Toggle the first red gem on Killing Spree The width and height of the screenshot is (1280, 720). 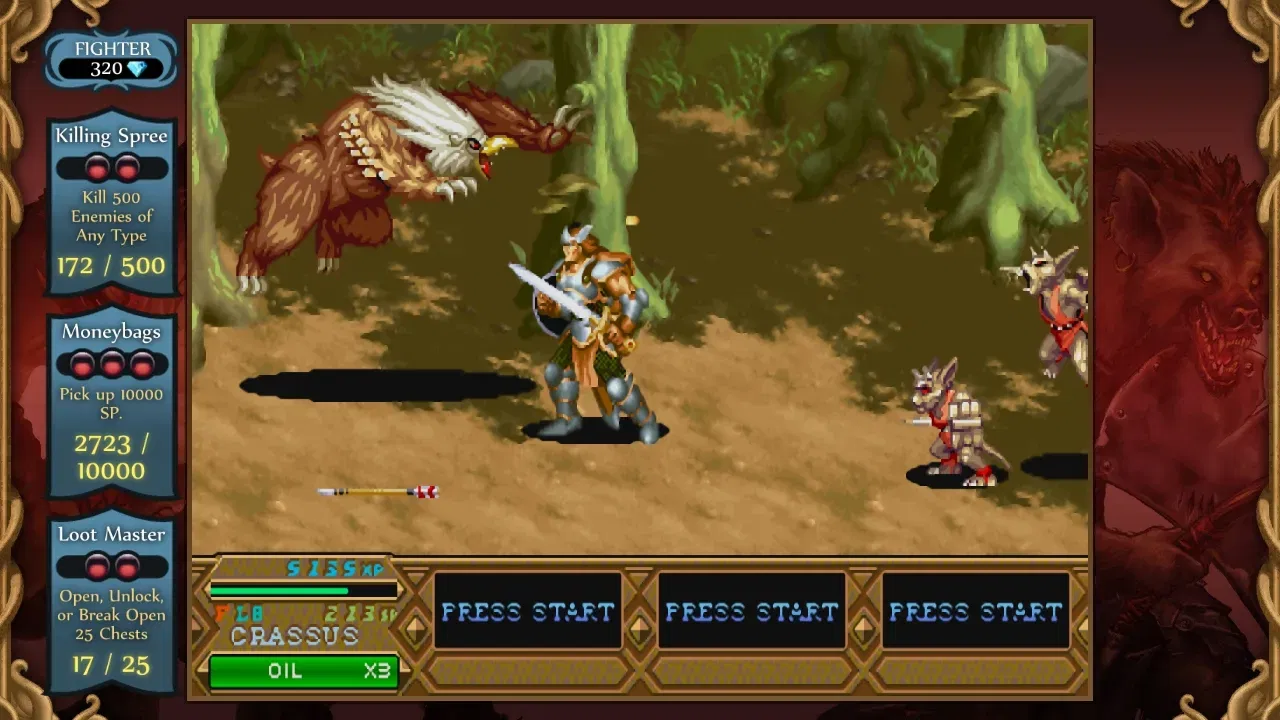point(96,166)
